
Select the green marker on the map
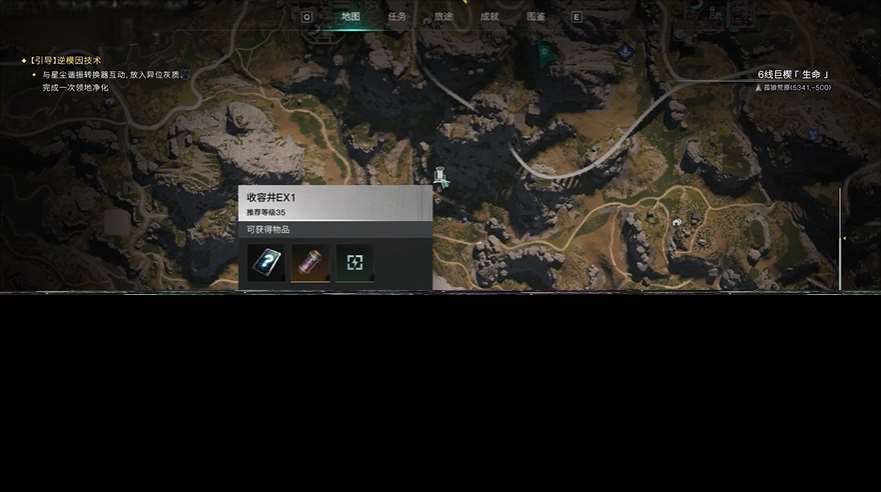pos(546,54)
